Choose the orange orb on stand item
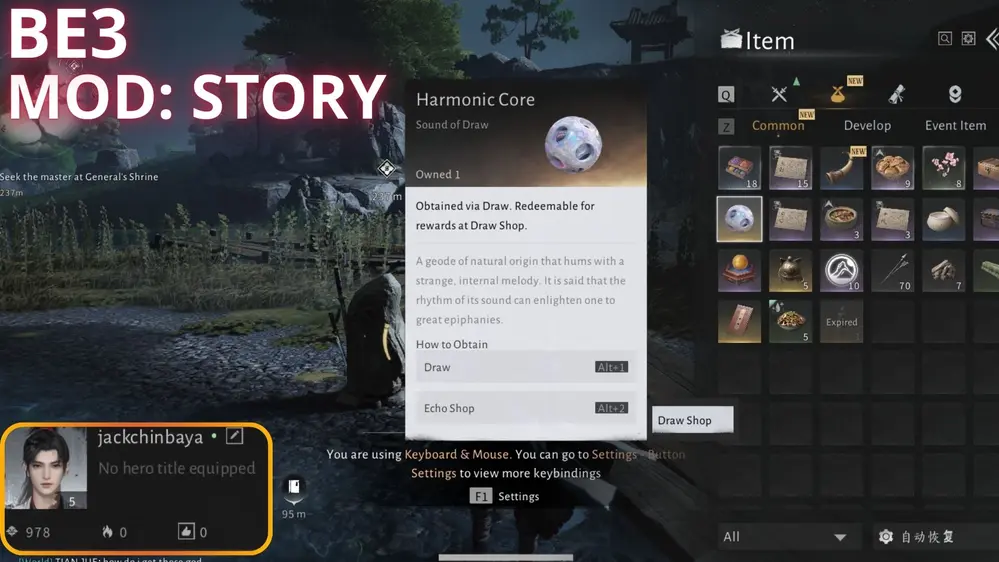 (x=740, y=270)
